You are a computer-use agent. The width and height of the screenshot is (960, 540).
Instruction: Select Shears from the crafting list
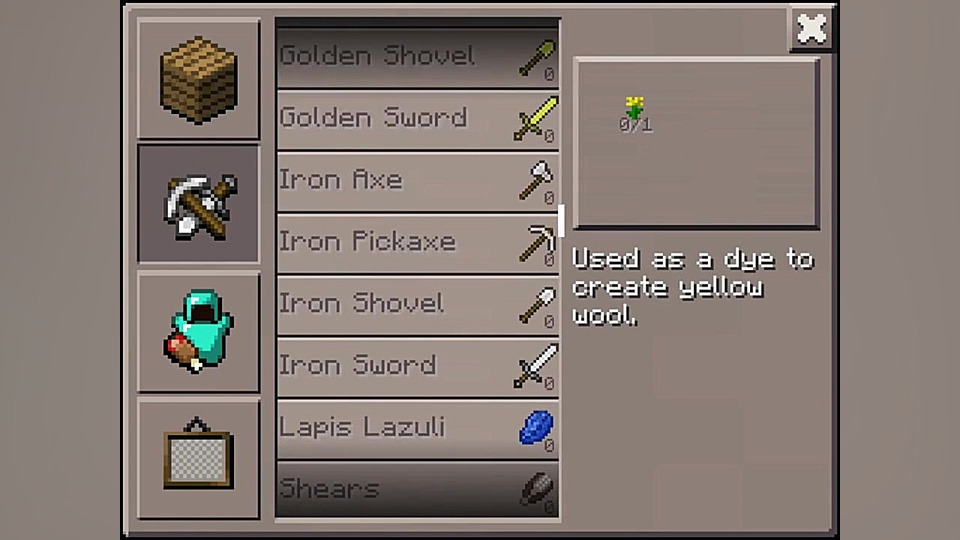tap(417, 490)
